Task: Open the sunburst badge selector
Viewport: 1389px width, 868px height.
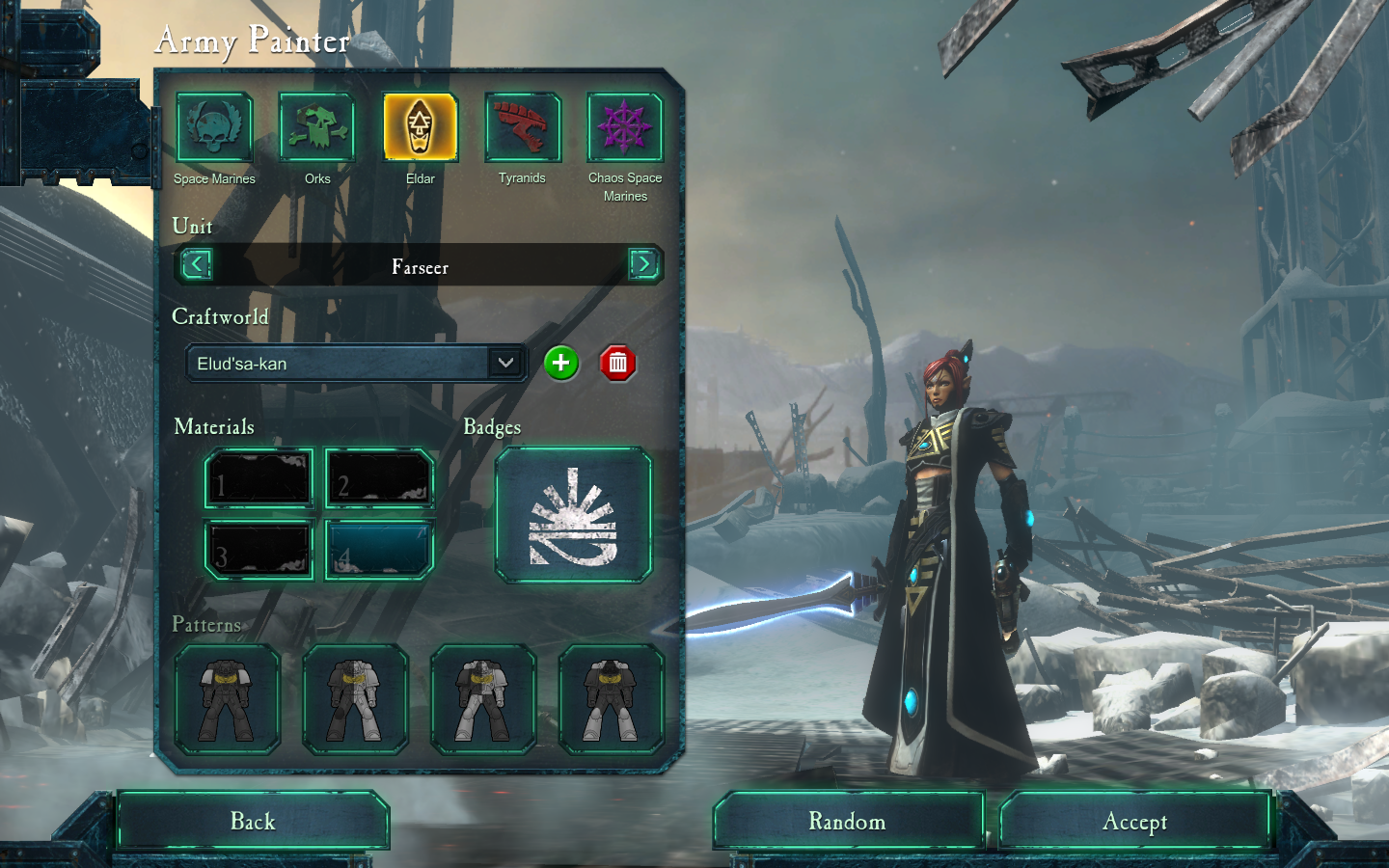Action: click(573, 516)
